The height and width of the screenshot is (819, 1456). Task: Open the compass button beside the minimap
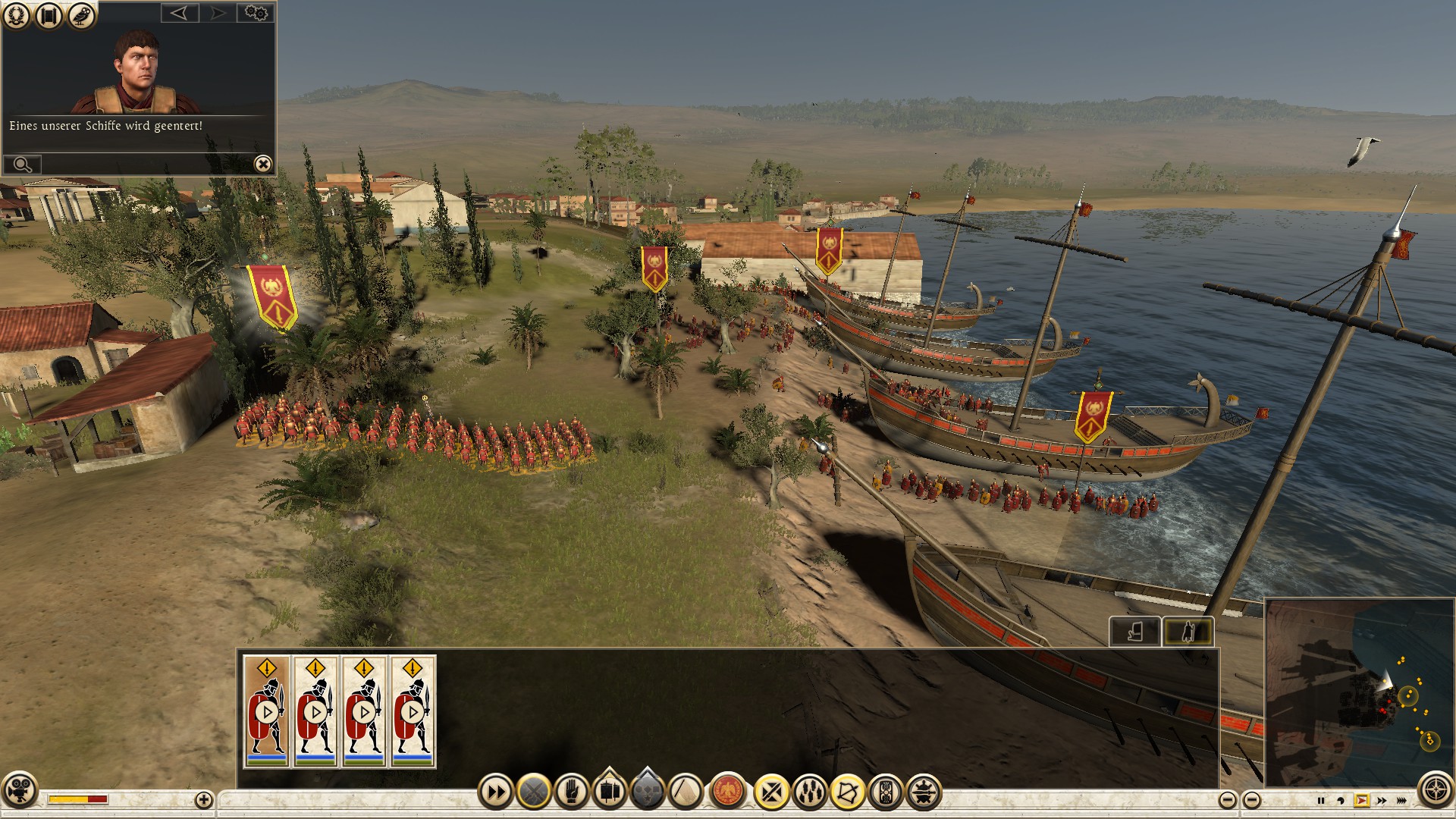(1436, 790)
